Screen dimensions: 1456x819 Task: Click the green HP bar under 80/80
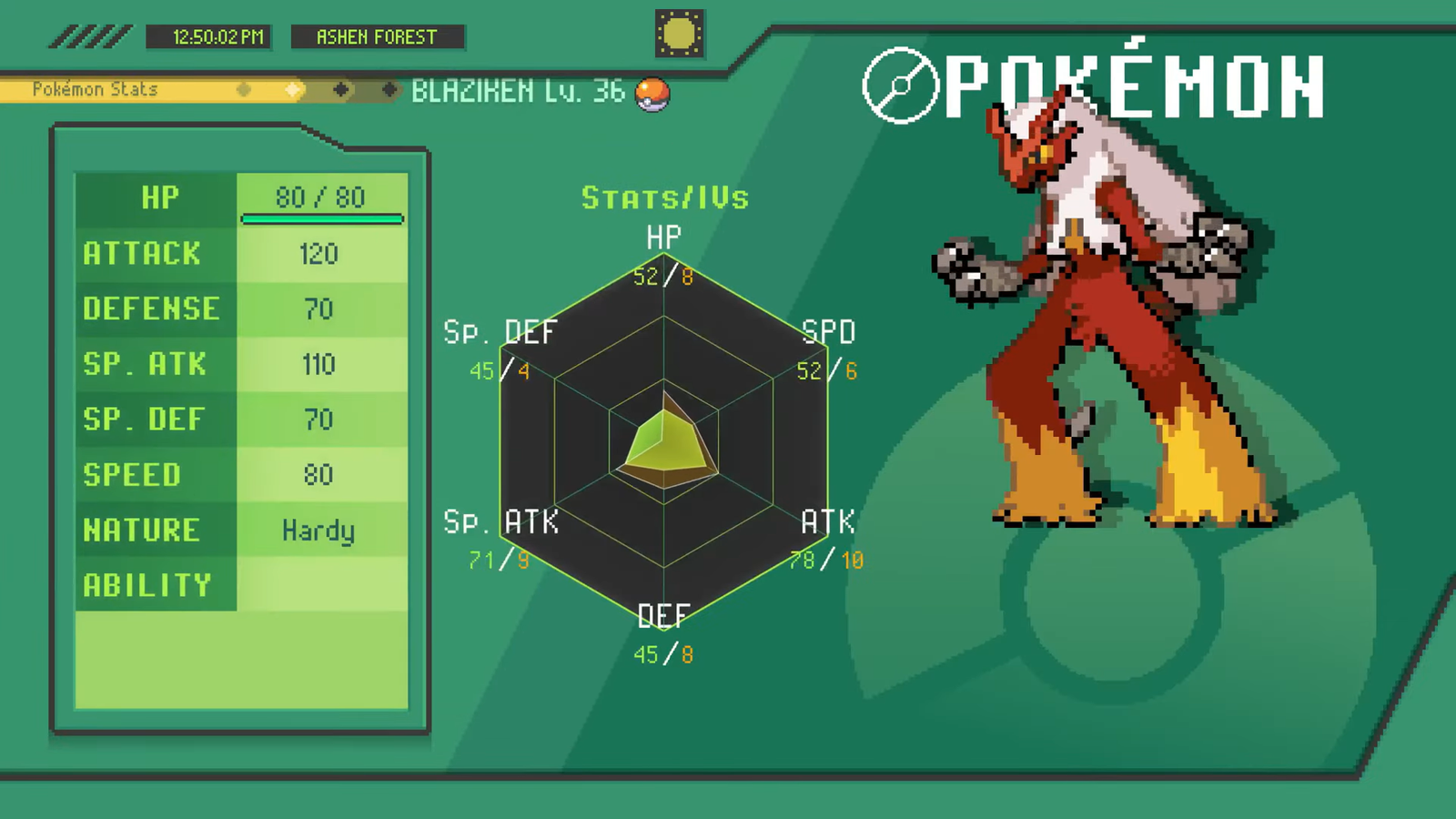tap(321, 218)
